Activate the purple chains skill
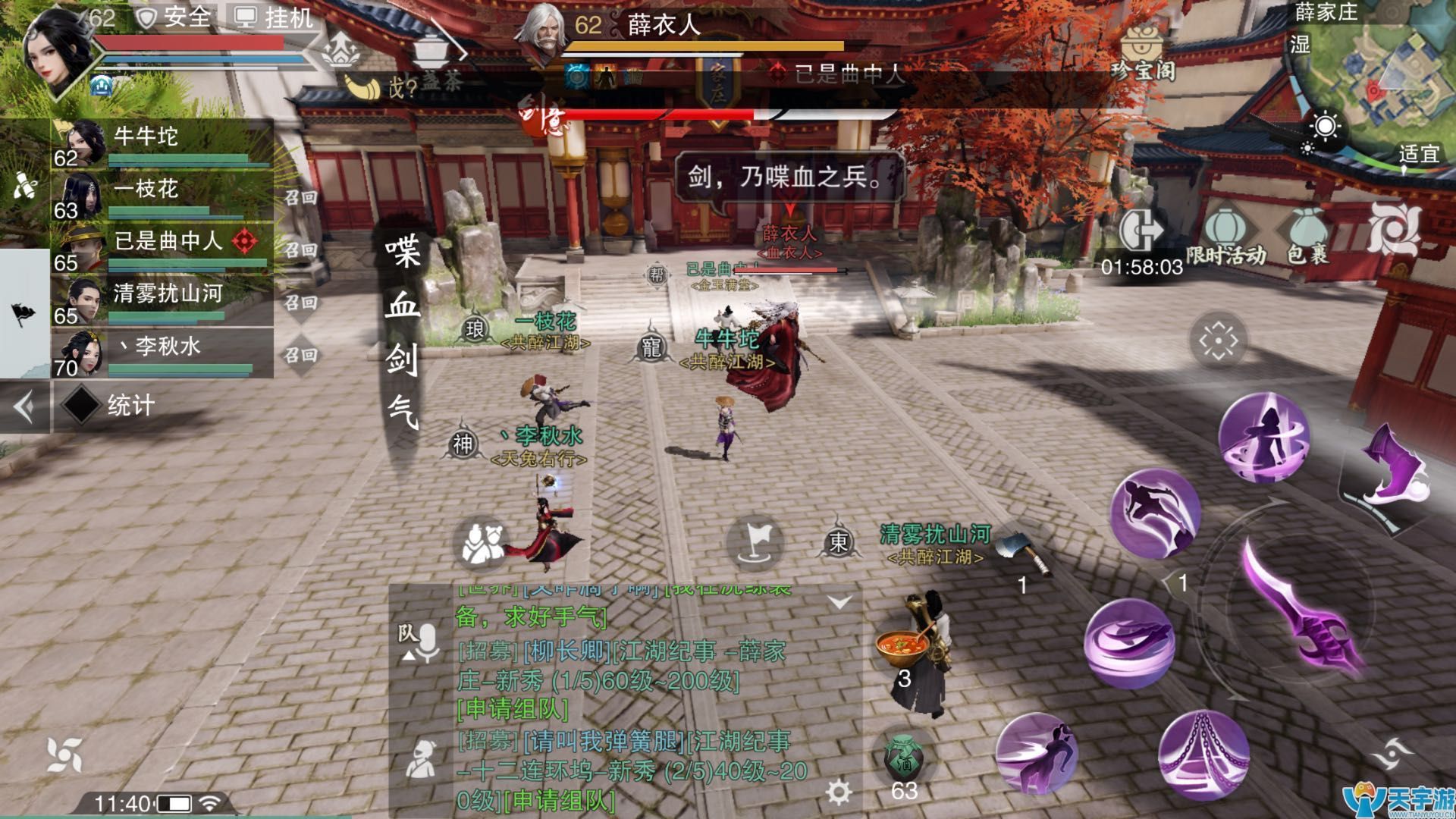The height and width of the screenshot is (819, 1456). click(x=1203, y=753)
